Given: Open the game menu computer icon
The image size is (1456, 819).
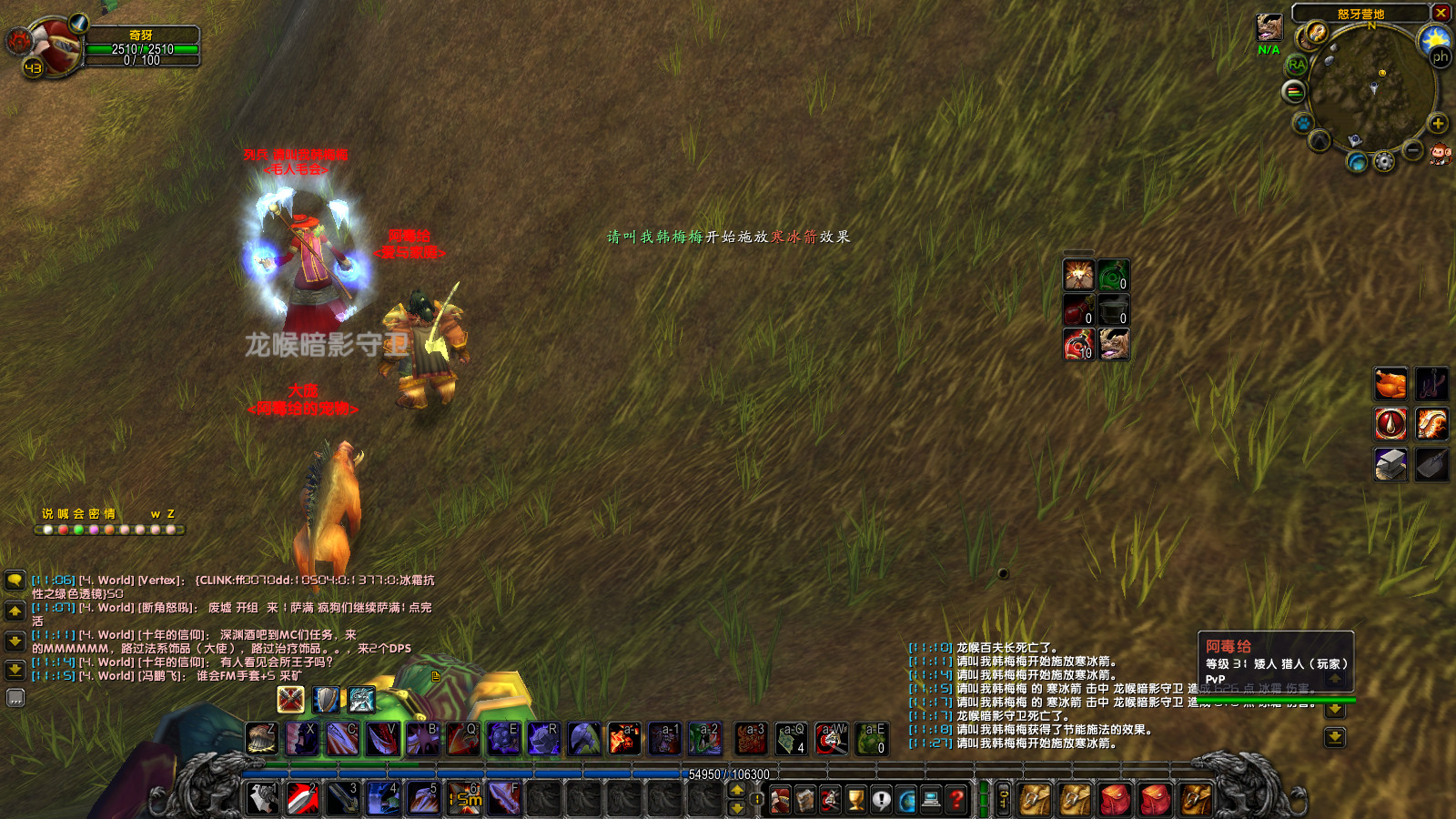Looking at the screenshot, I should [932, 799].
